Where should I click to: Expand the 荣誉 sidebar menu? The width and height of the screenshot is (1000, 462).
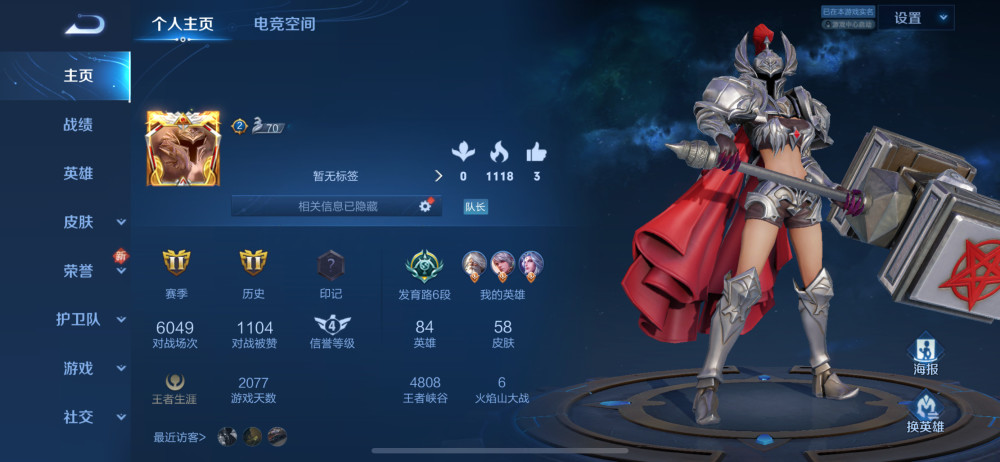(90, 271)
